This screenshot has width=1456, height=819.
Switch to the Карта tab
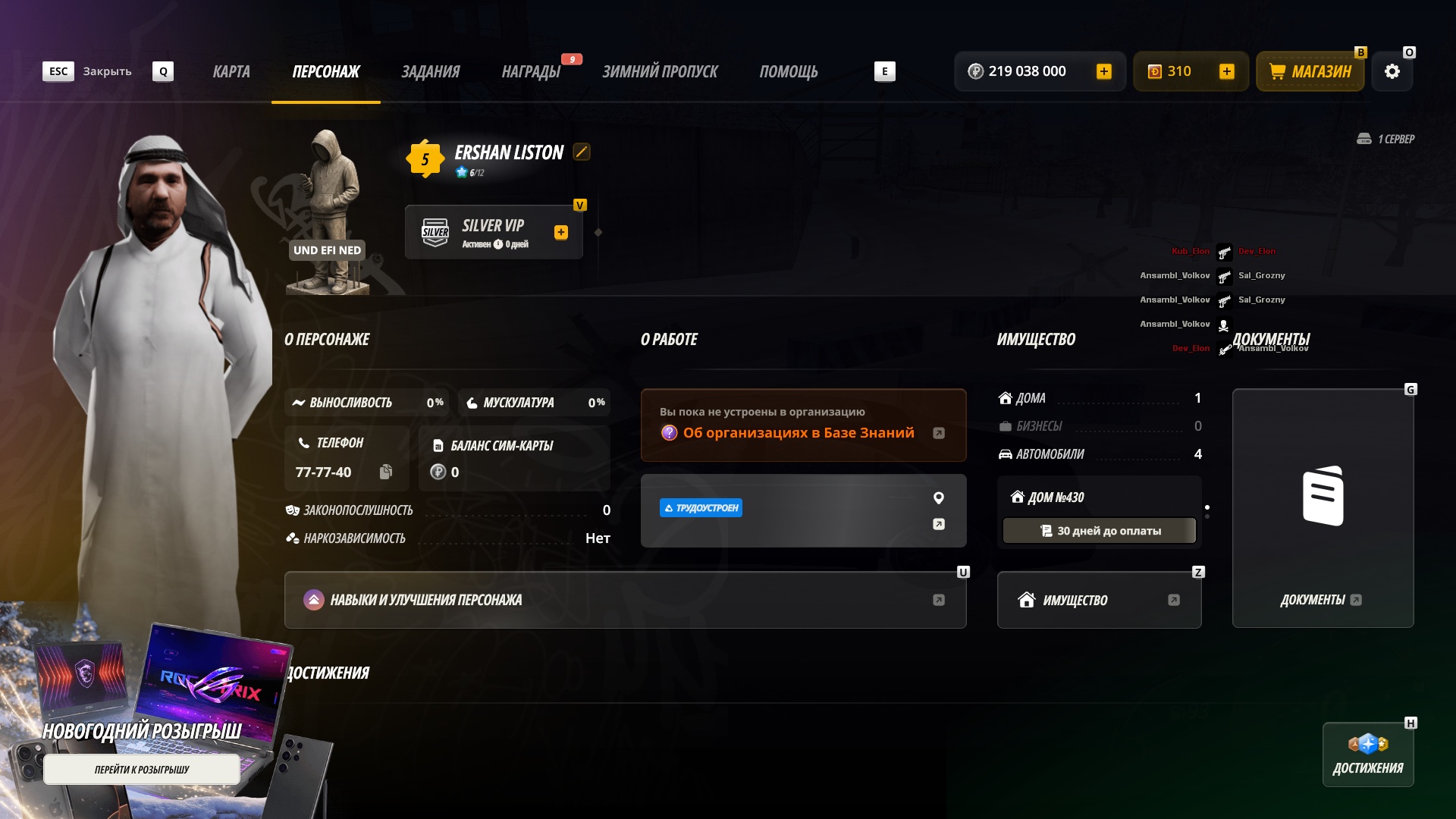pos(231,71)
